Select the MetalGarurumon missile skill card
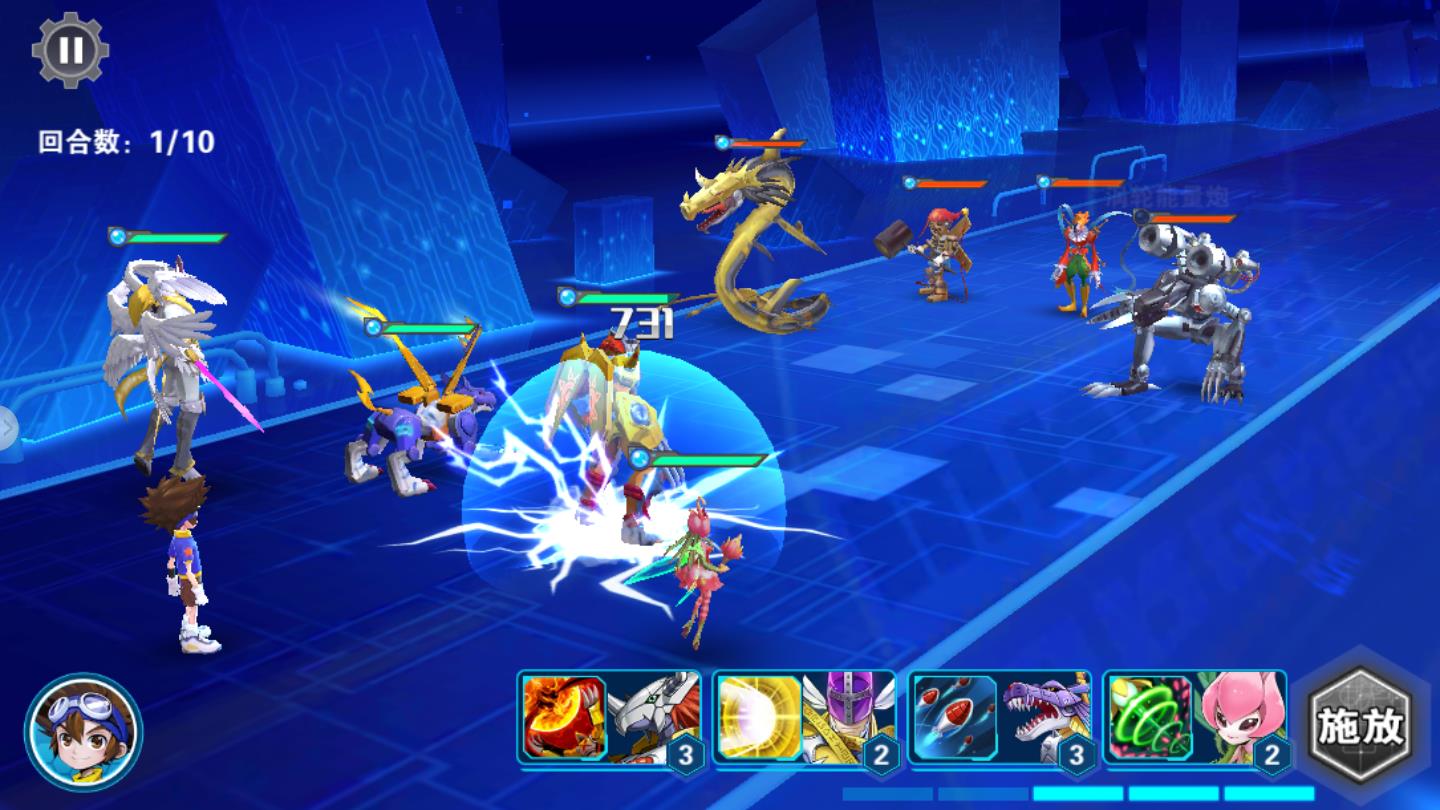 click(x=1001, y=720)
